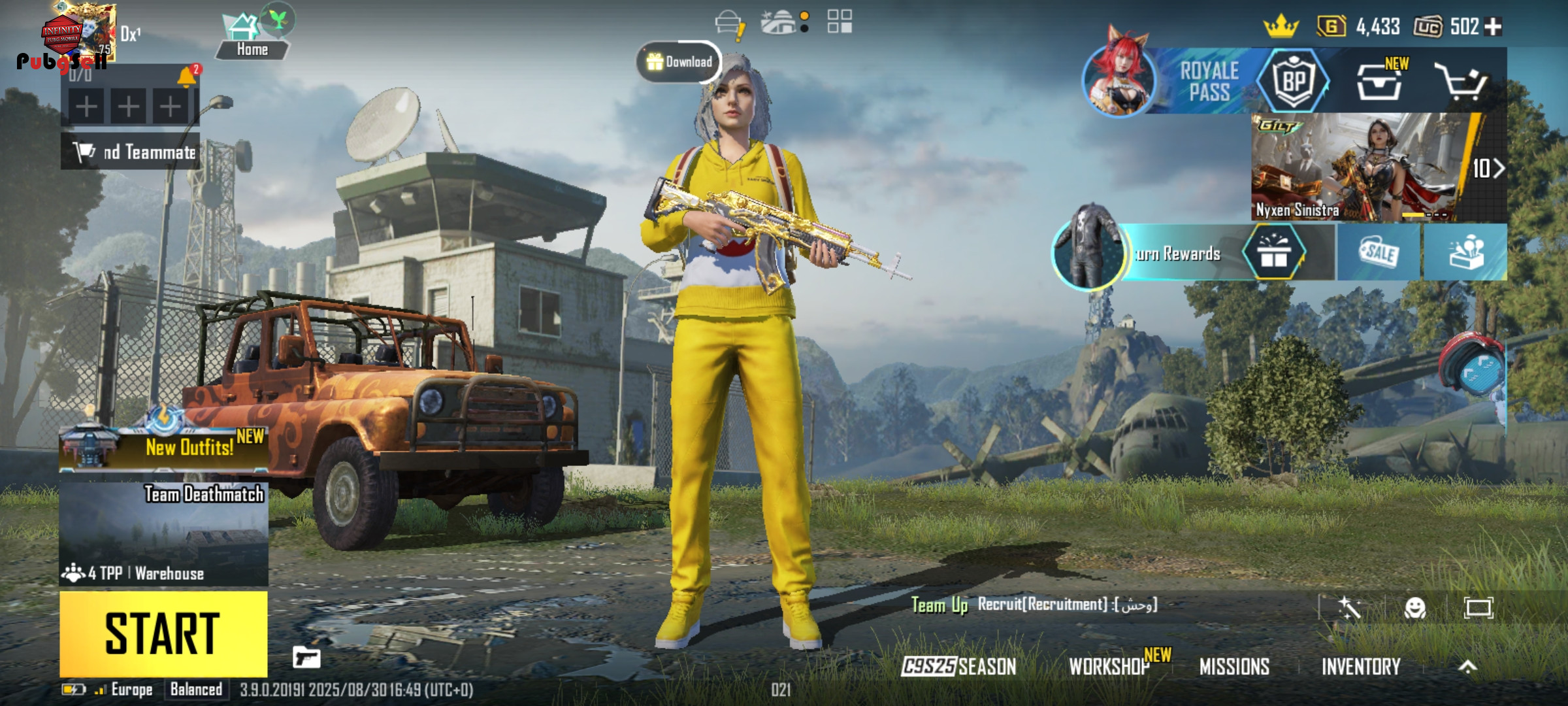Image resolution: width=1568 pixels, height=706 pixels.
Task: Open the emote smiley icon
Action: 1415,608
